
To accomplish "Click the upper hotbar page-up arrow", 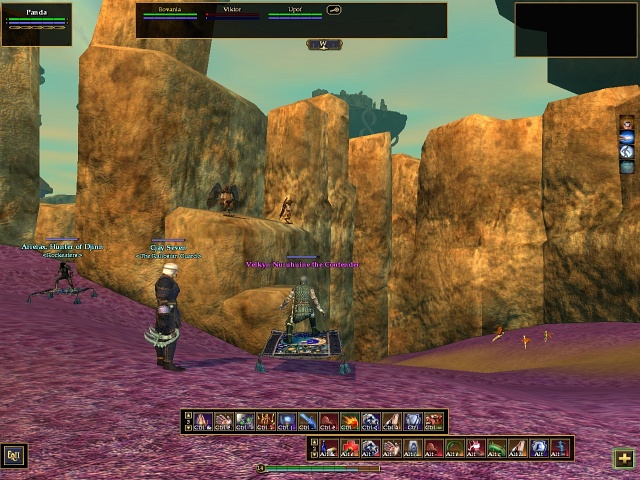I will point(188,416).
